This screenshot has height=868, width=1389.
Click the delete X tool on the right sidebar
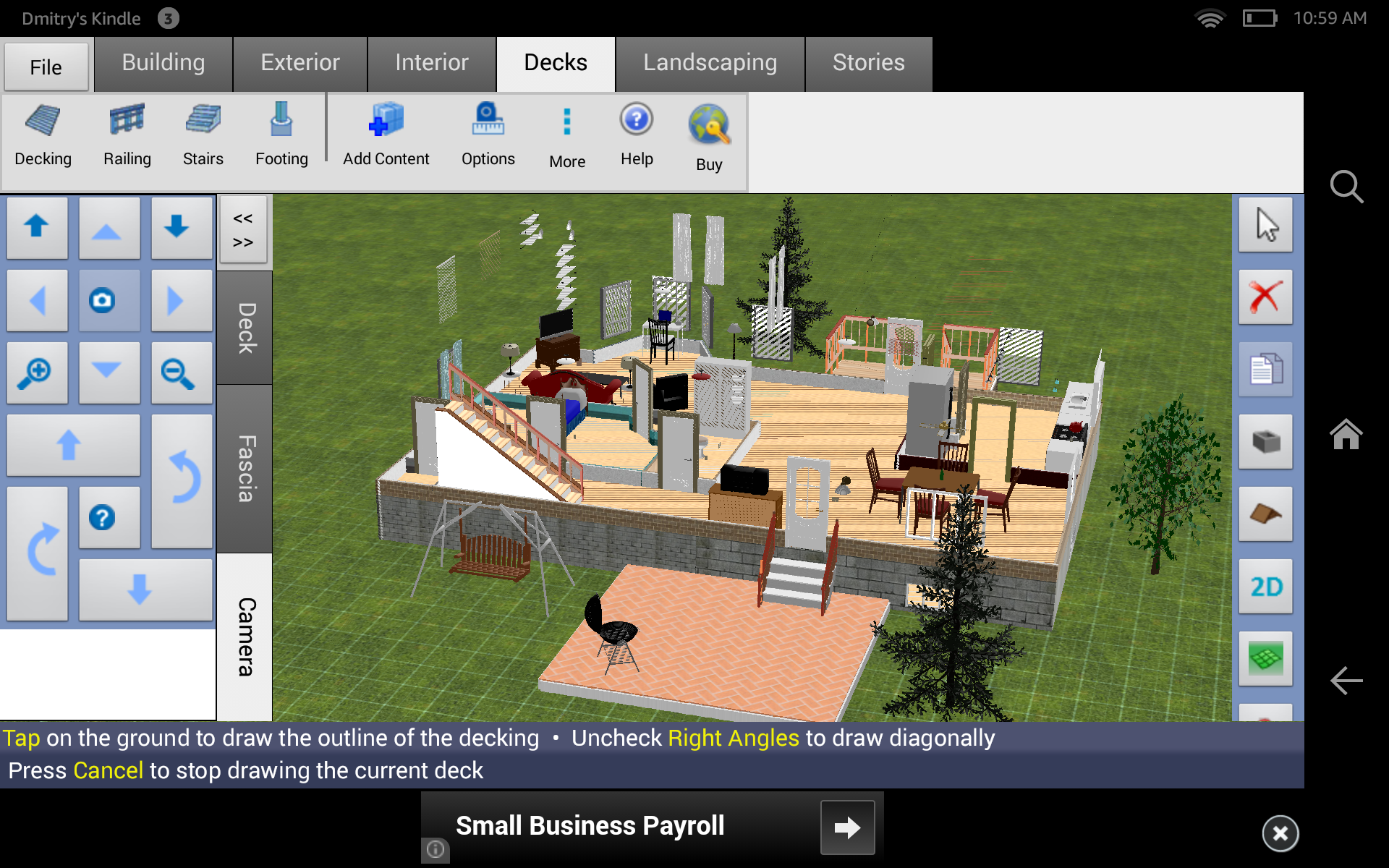(1265, 298)
